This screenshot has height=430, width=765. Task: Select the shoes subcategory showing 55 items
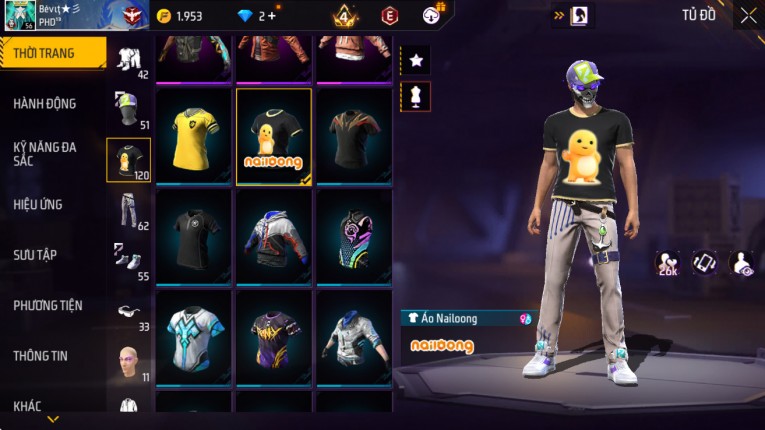[128, 260]
